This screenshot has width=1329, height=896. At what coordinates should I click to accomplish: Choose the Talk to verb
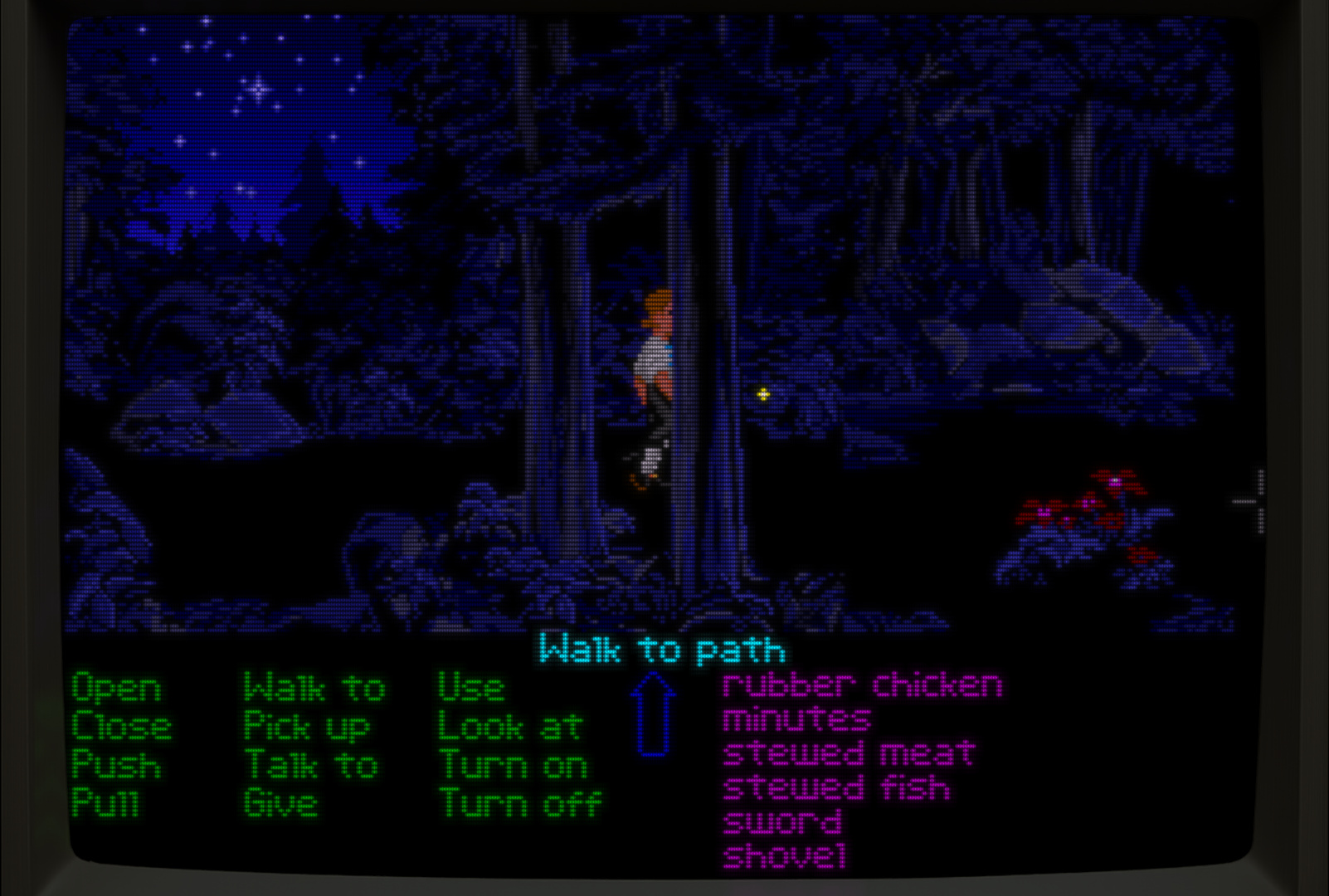[311, 766]
